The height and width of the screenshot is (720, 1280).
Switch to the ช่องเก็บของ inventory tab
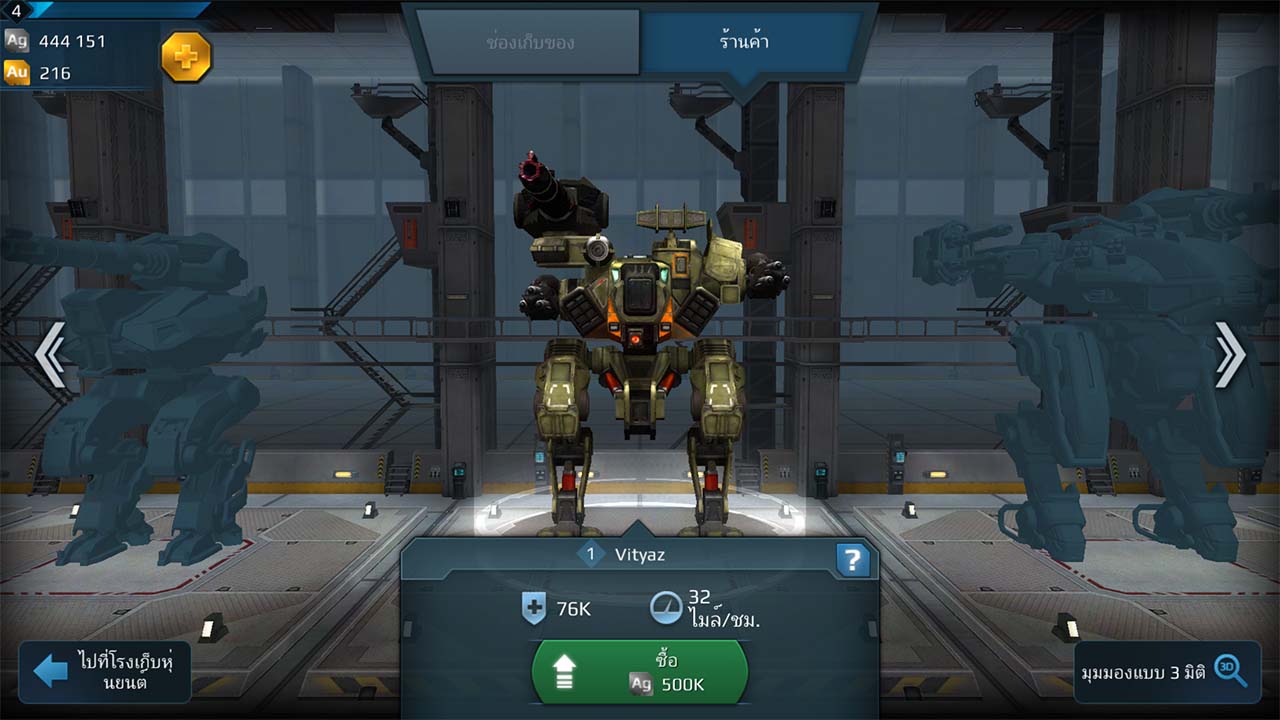click(528, 43)
